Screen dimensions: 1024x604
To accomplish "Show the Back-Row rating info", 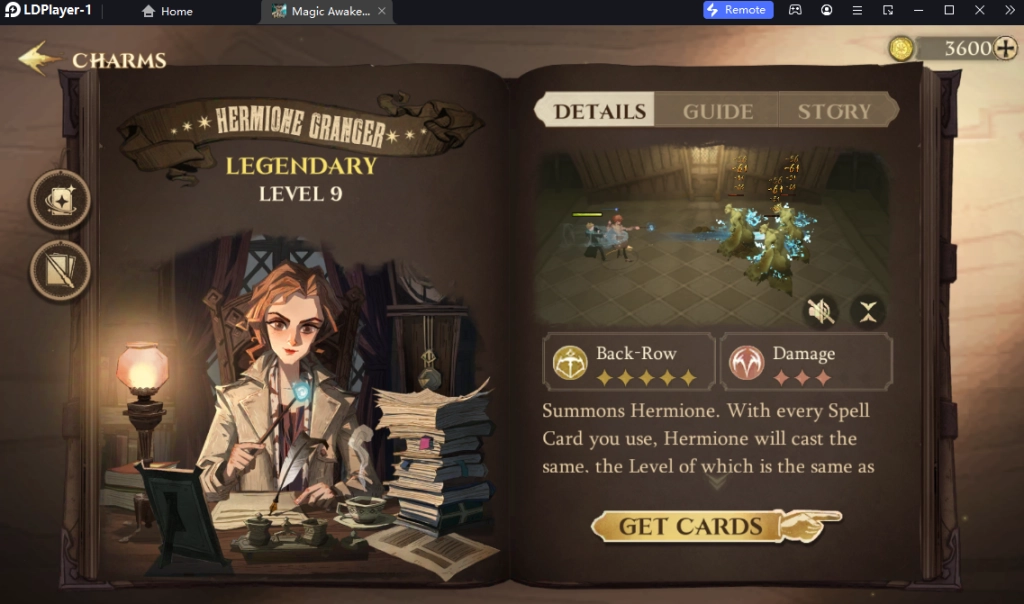I will (630, 362).
